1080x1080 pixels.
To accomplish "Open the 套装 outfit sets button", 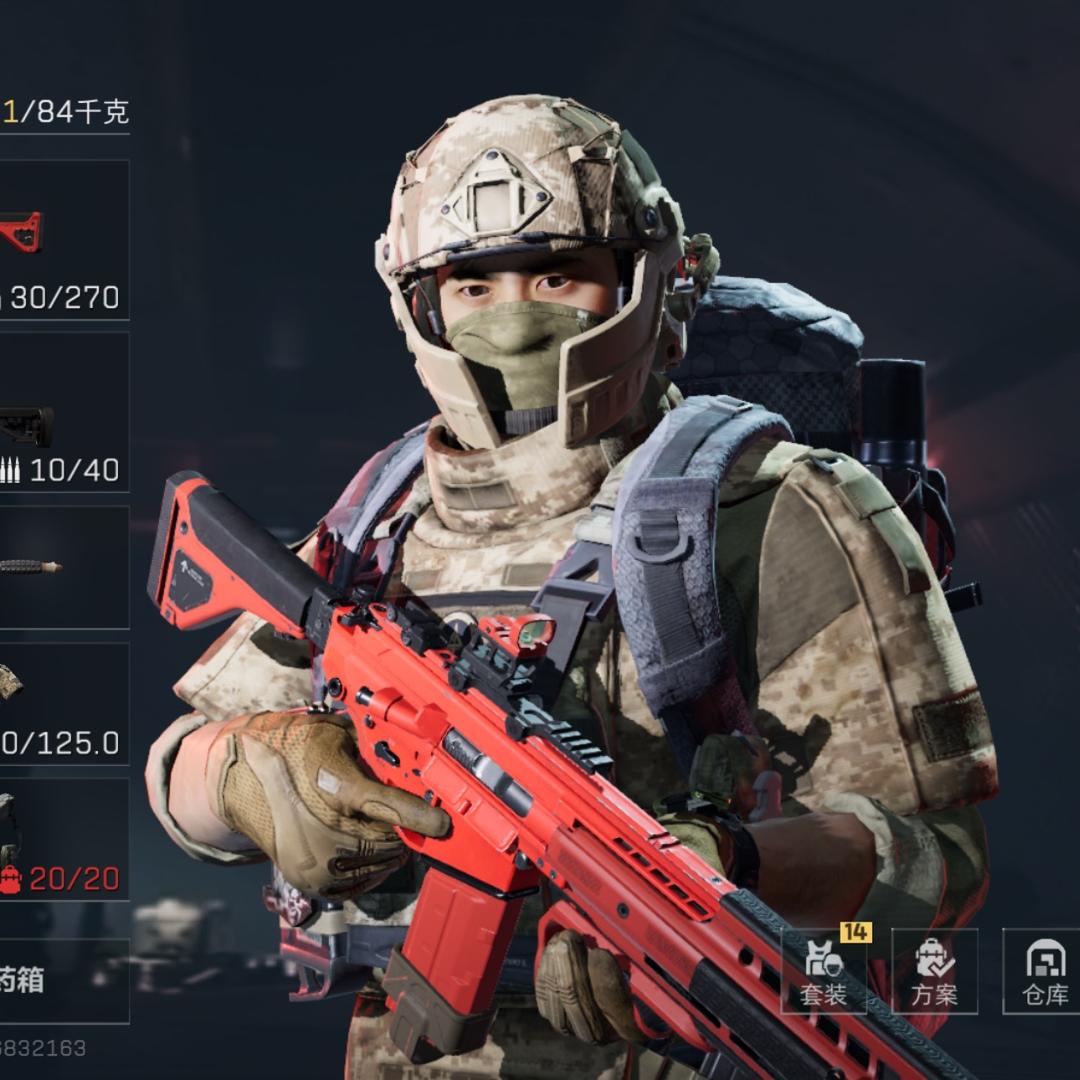I will pos(824,971).
